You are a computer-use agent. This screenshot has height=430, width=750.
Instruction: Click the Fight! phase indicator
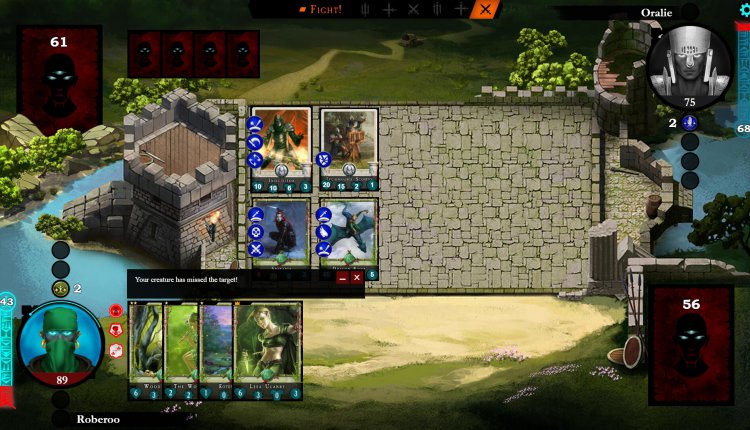[322, 9]
